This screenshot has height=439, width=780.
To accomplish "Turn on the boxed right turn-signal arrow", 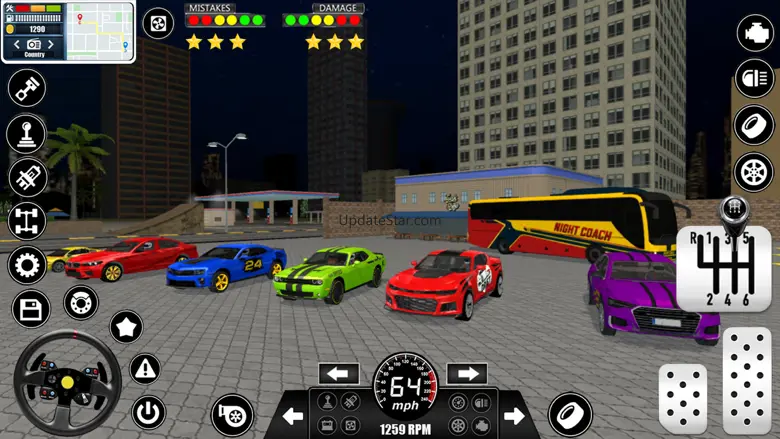I will [x=466, y=374].
